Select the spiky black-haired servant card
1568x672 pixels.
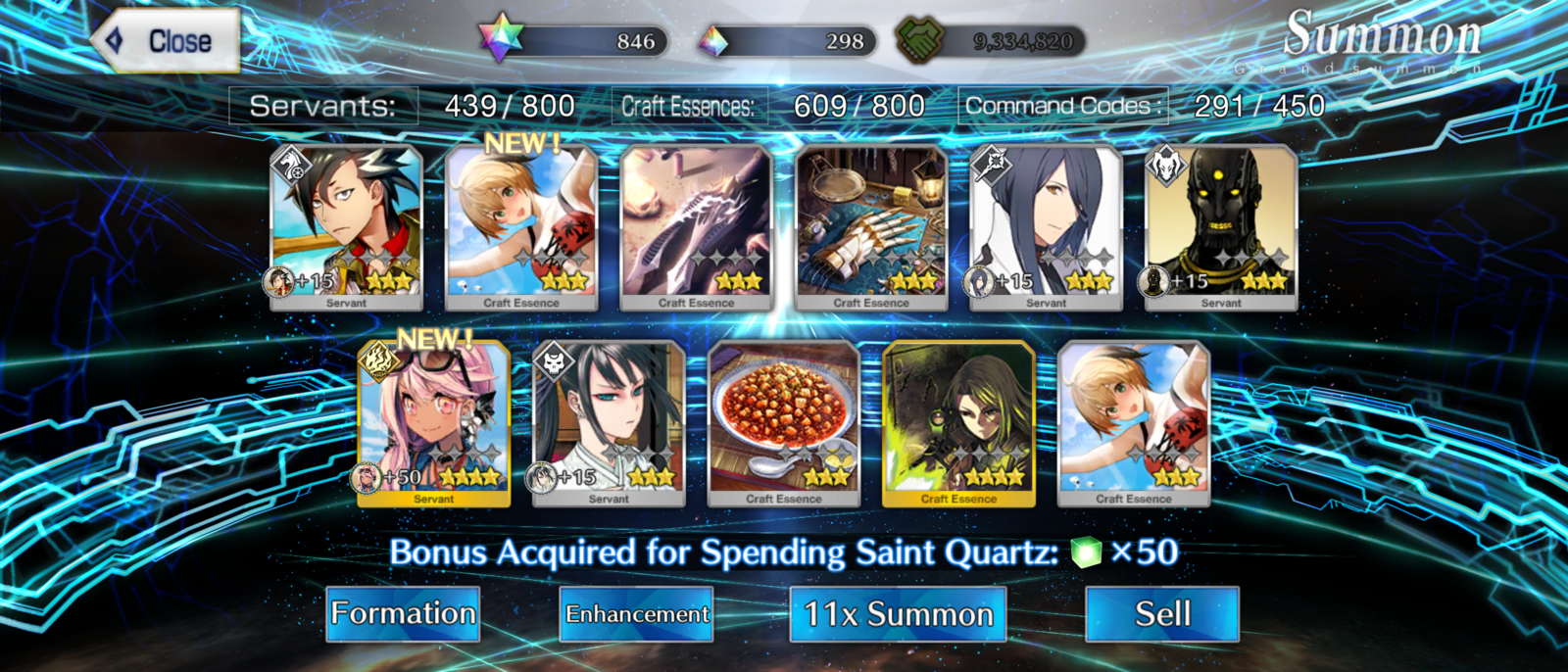346,227
